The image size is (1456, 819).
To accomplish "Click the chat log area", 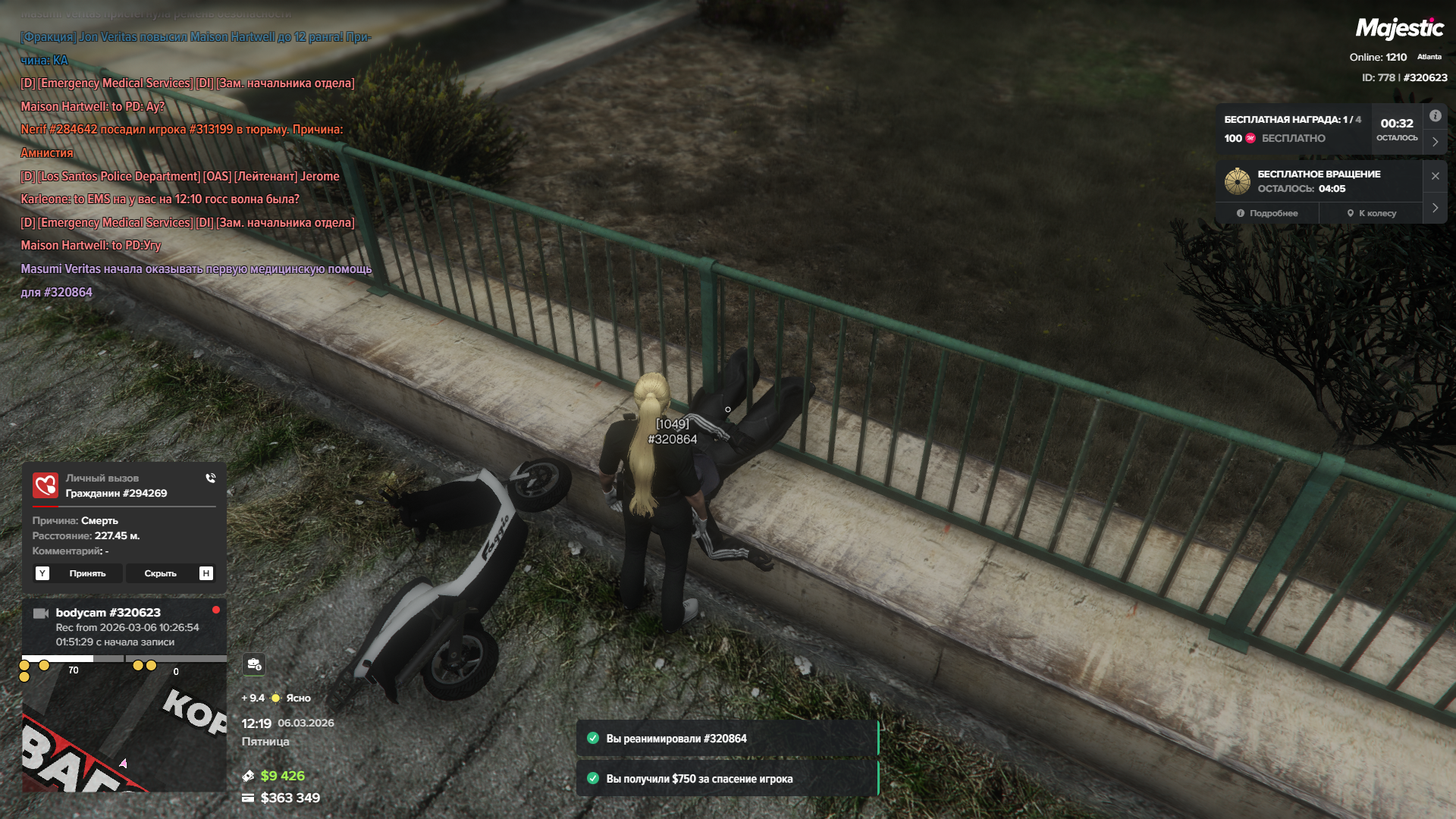I will click(x=196, y=164).
